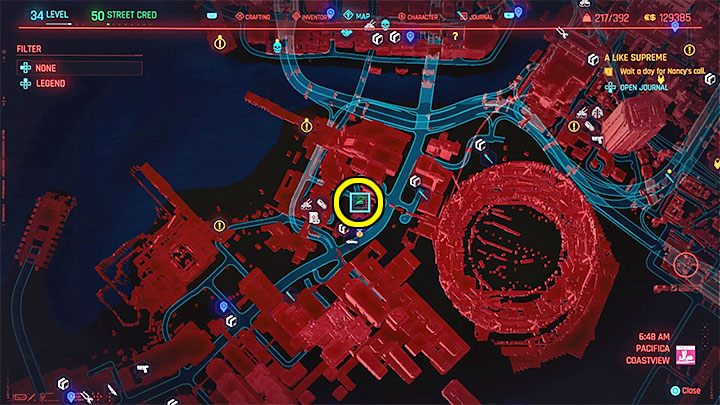Screen dimensions: 720x405
Task: Open Journal from the quest tracker
Action: [643, 87]
